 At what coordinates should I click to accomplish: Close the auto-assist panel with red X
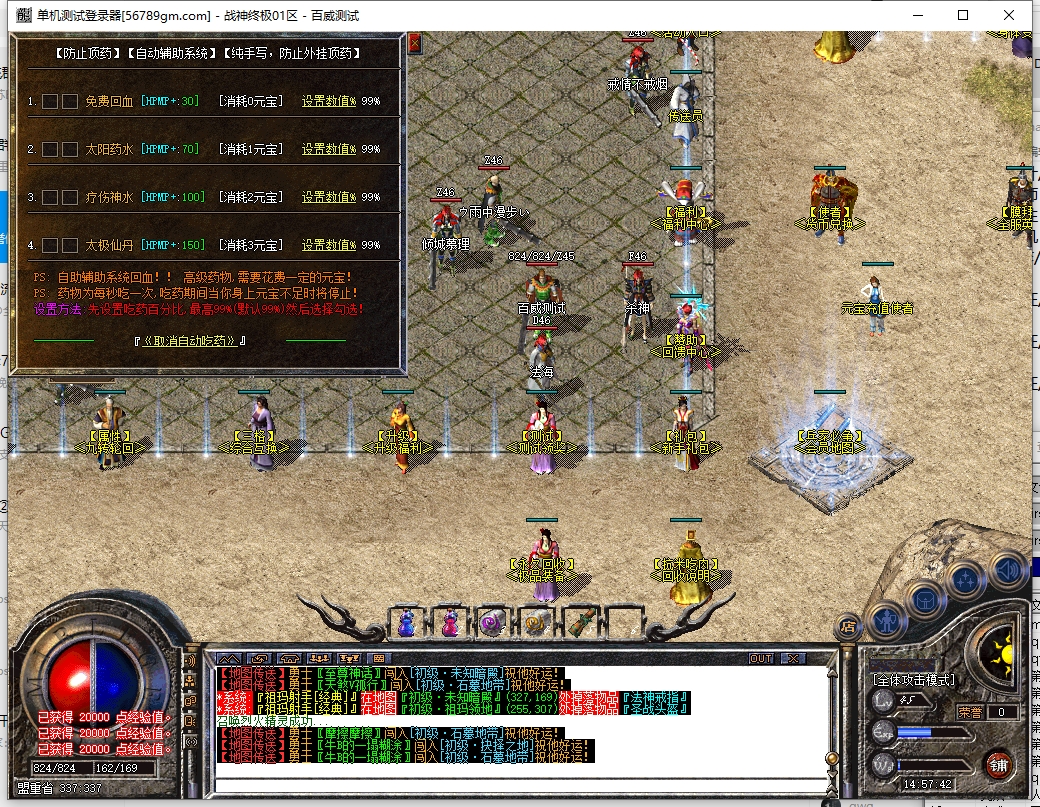point(415,42)
